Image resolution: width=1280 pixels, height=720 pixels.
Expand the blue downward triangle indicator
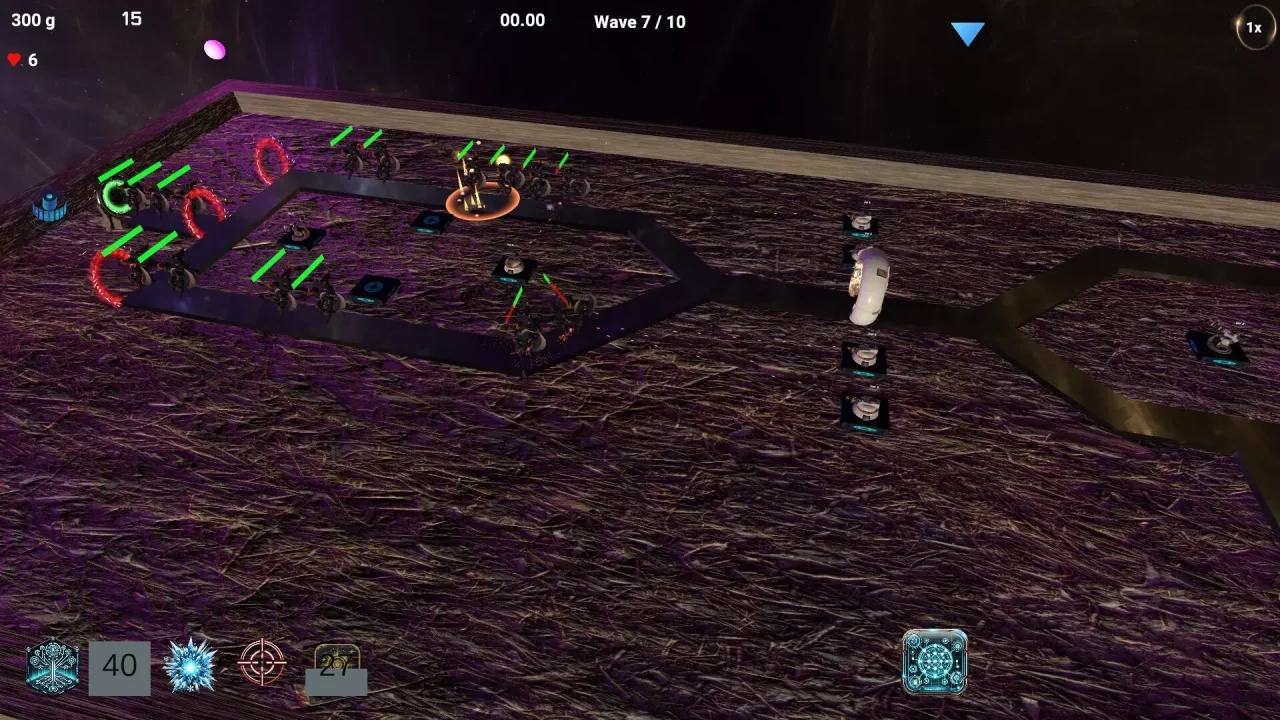coord(968,33)
